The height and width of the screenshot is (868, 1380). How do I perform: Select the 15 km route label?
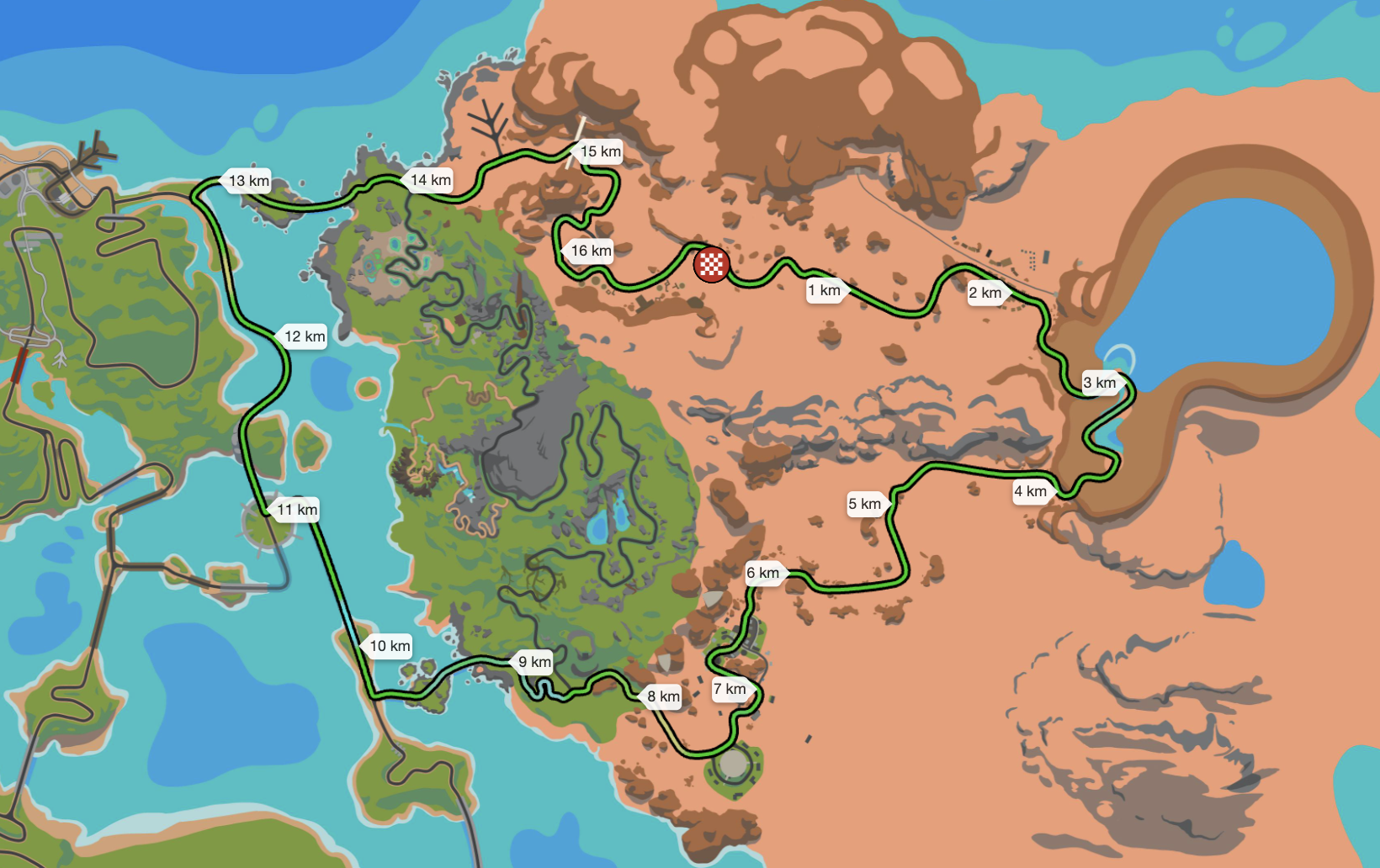point(599,151)
